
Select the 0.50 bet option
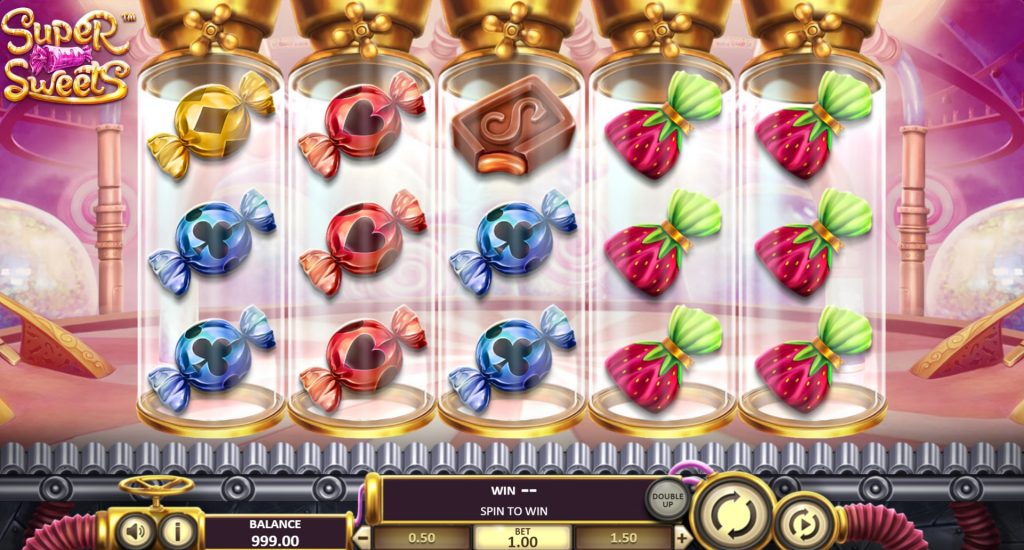pyautogui.click(x=422, y=538)
